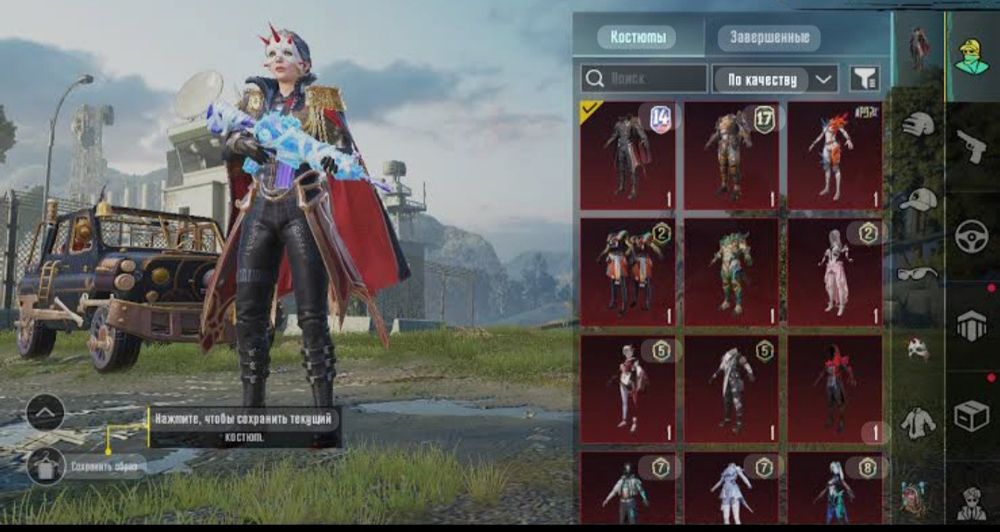Open the steering wheel vehicle section
This screenshot has height=532, width=1000.
(971, 237)
